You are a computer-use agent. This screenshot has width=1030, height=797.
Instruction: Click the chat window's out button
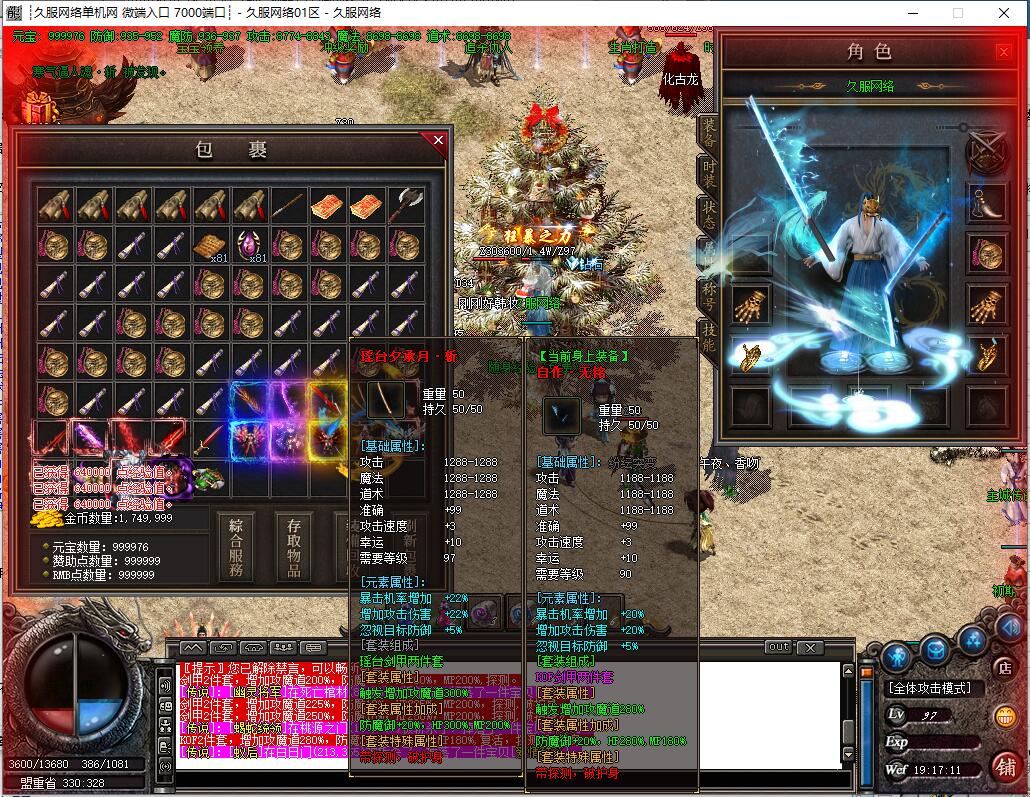(x=778, y=647)
